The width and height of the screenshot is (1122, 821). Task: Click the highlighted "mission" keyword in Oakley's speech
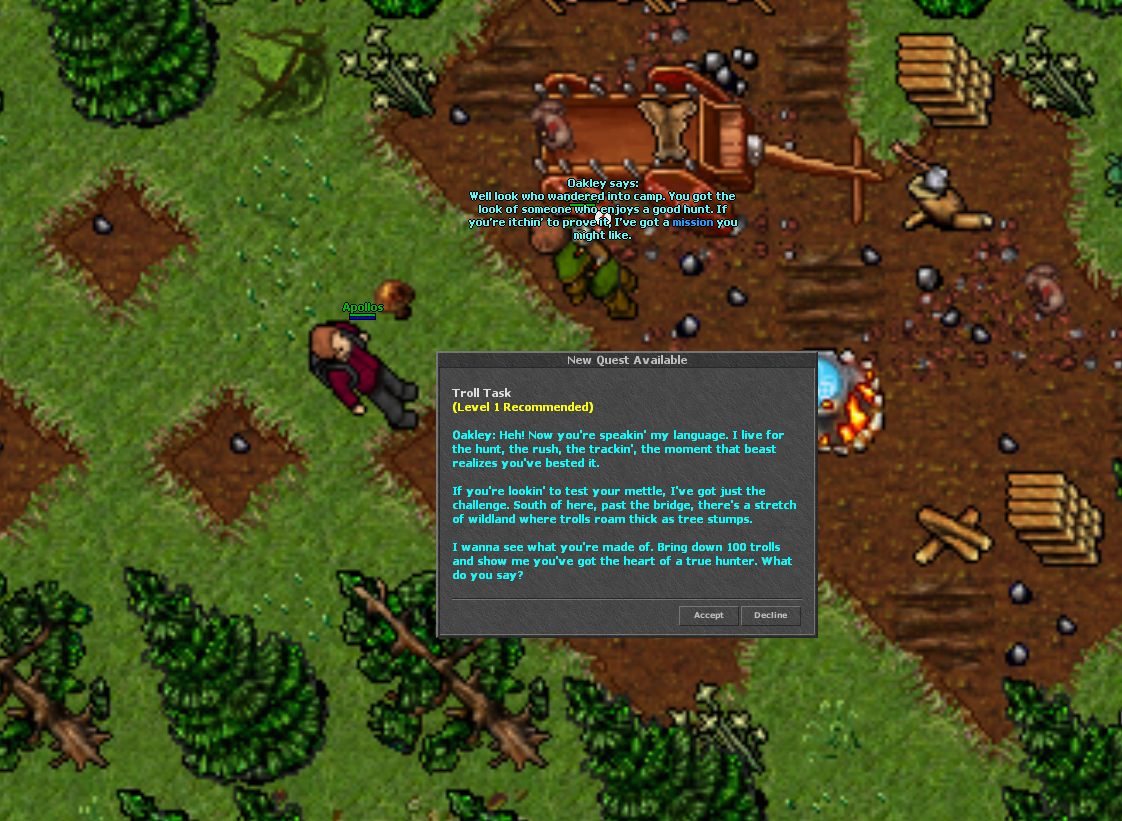tap(693, 222)
